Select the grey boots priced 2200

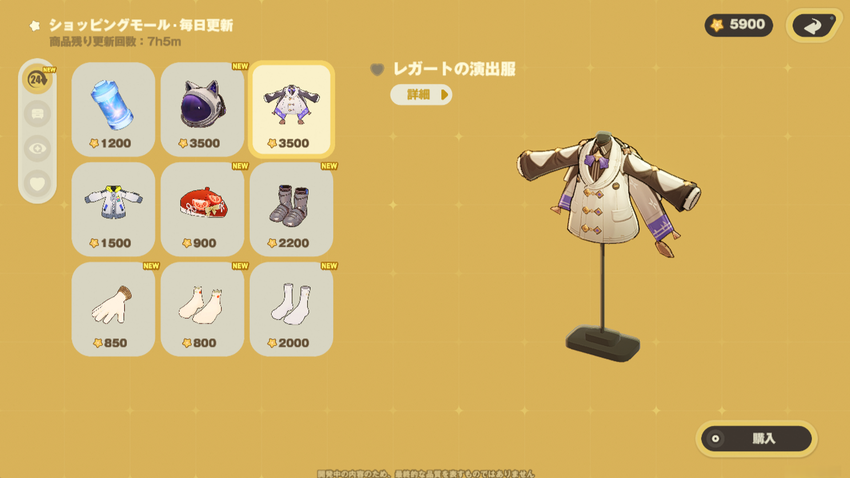pos(291,208)
